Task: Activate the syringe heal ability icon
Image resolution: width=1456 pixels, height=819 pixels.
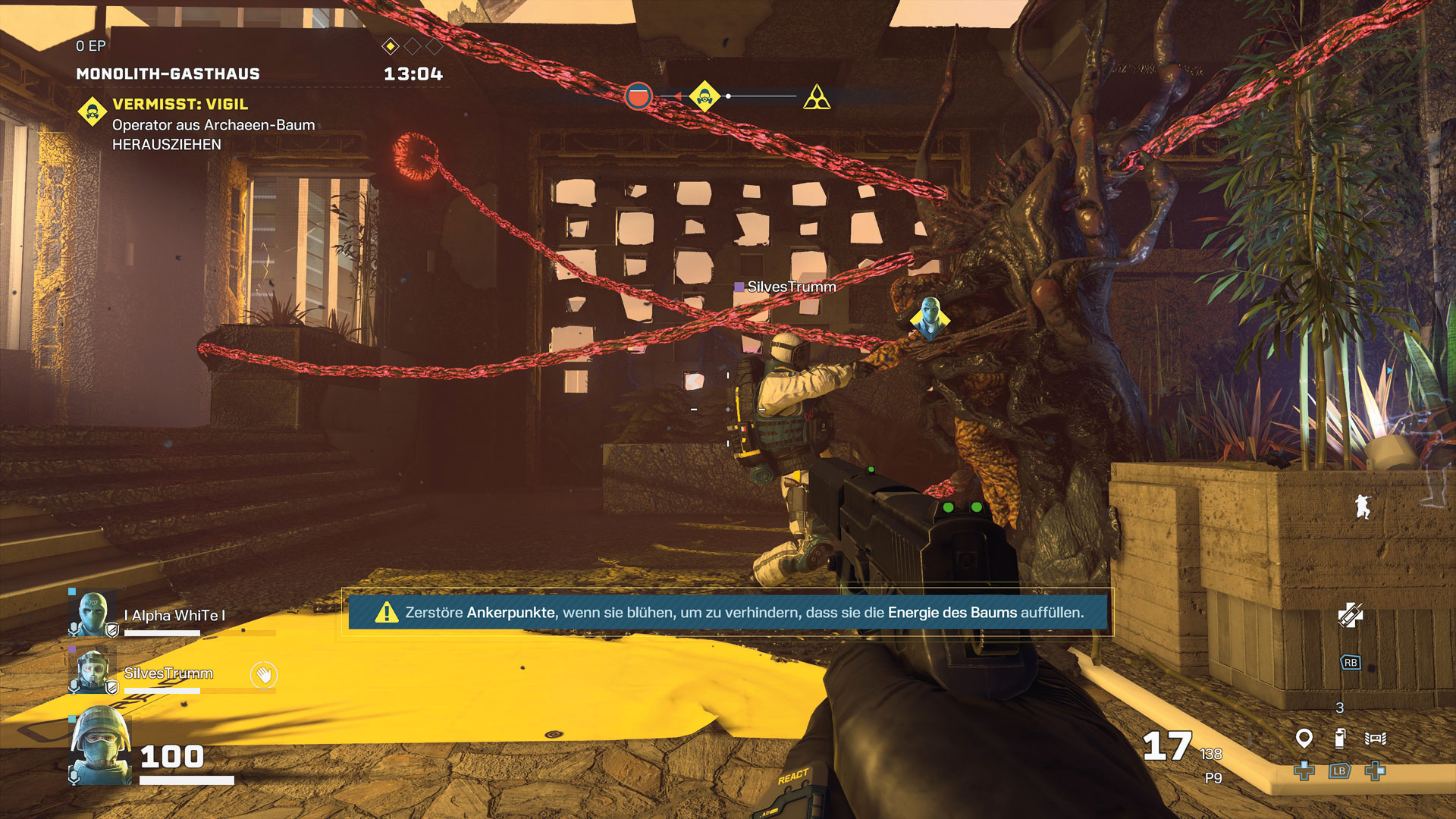Action: coord(1350,615)
